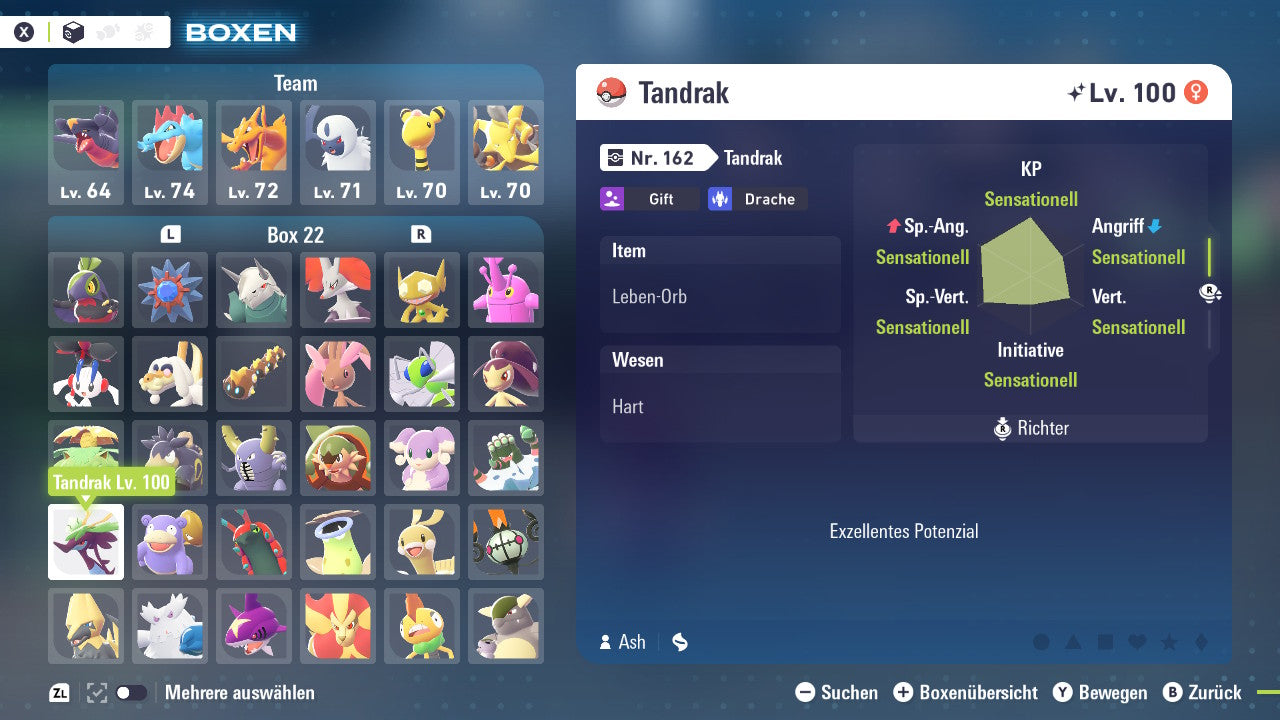Screen dimensions: 1280x720
Task: Click the origin game mark next to Ash
Action: (x=679, y=642)
